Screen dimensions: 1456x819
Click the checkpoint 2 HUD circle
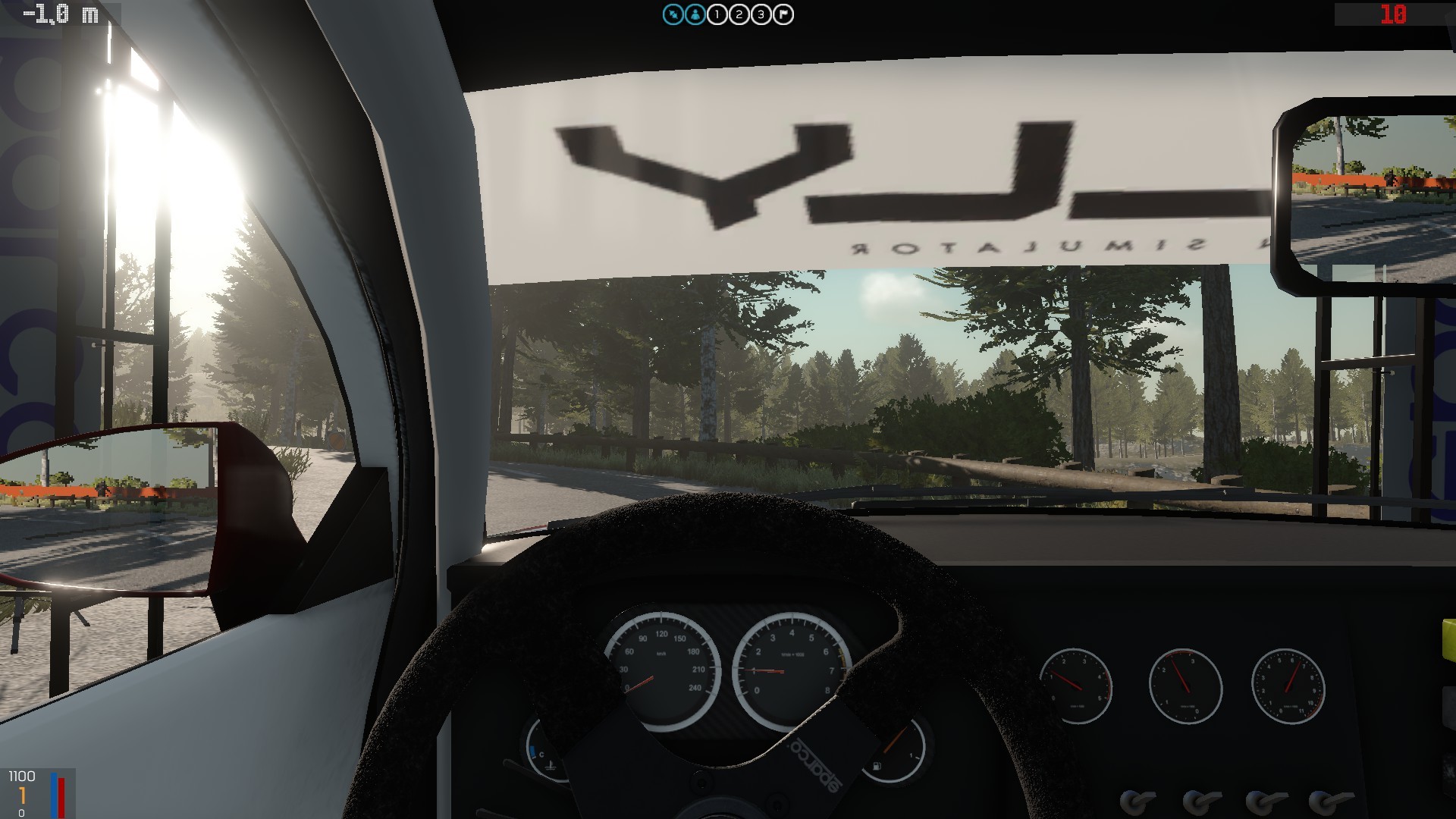point(738,14)
